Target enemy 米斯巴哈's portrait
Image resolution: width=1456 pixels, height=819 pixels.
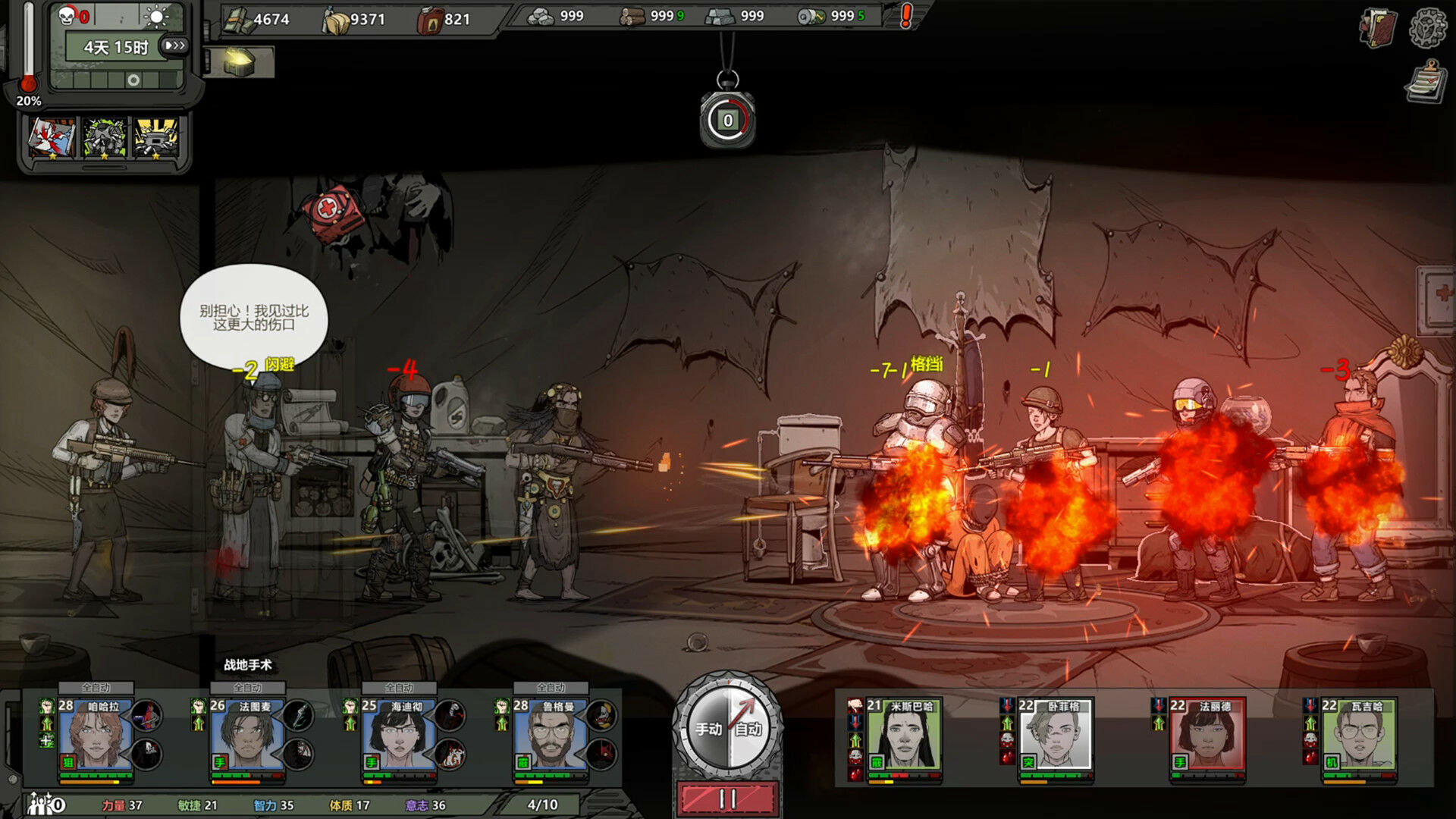(x=904, y=737)
